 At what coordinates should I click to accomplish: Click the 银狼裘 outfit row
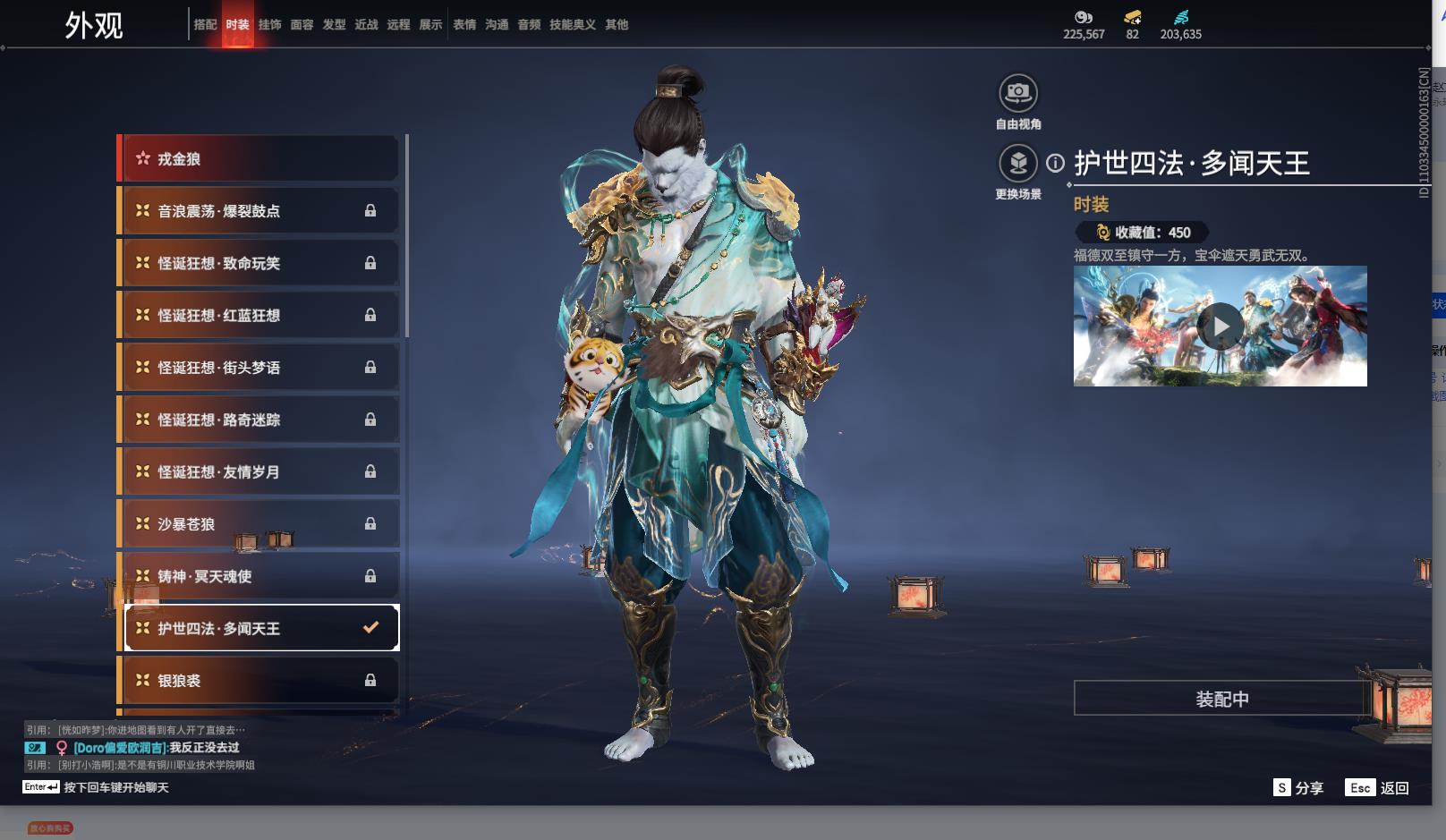click(x=259, y=681)
